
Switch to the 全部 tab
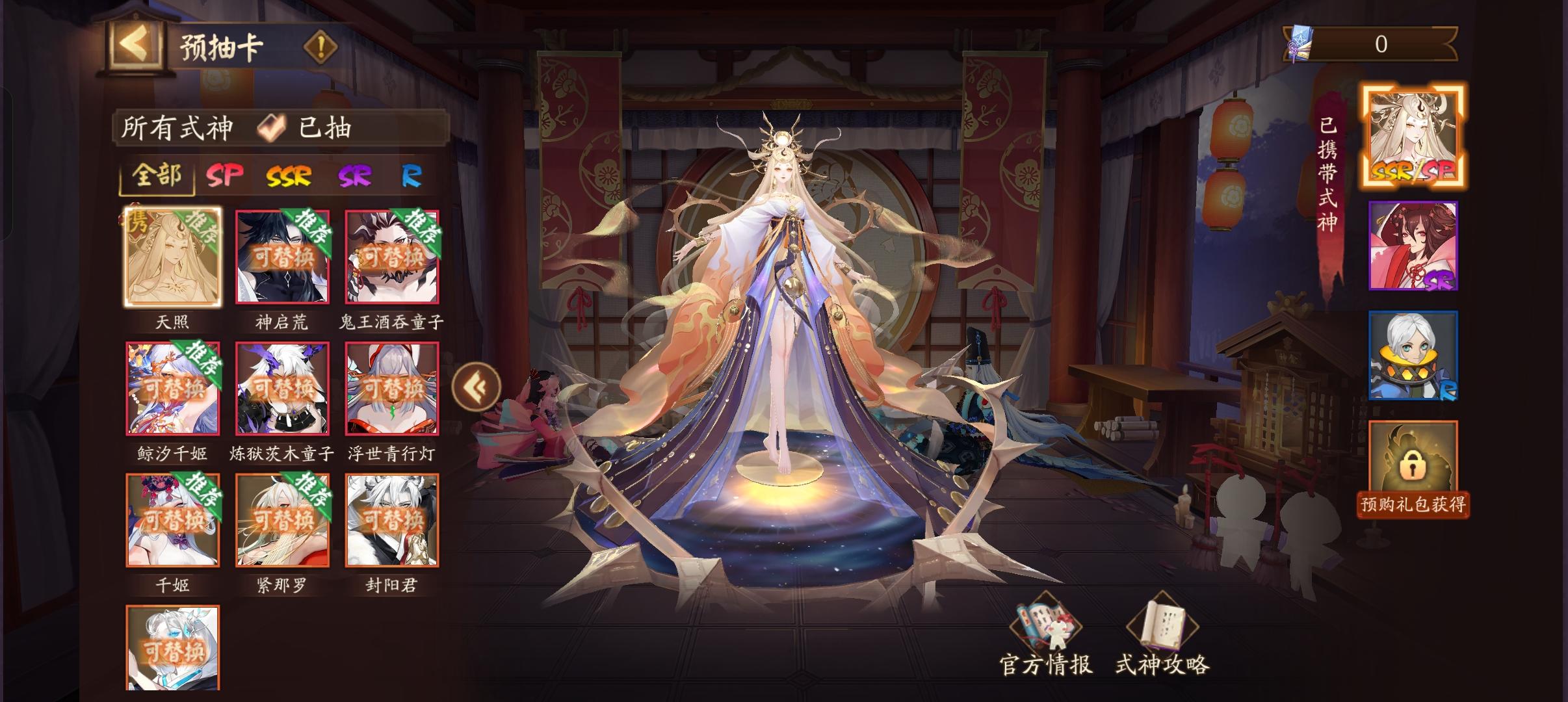[156, 175]
